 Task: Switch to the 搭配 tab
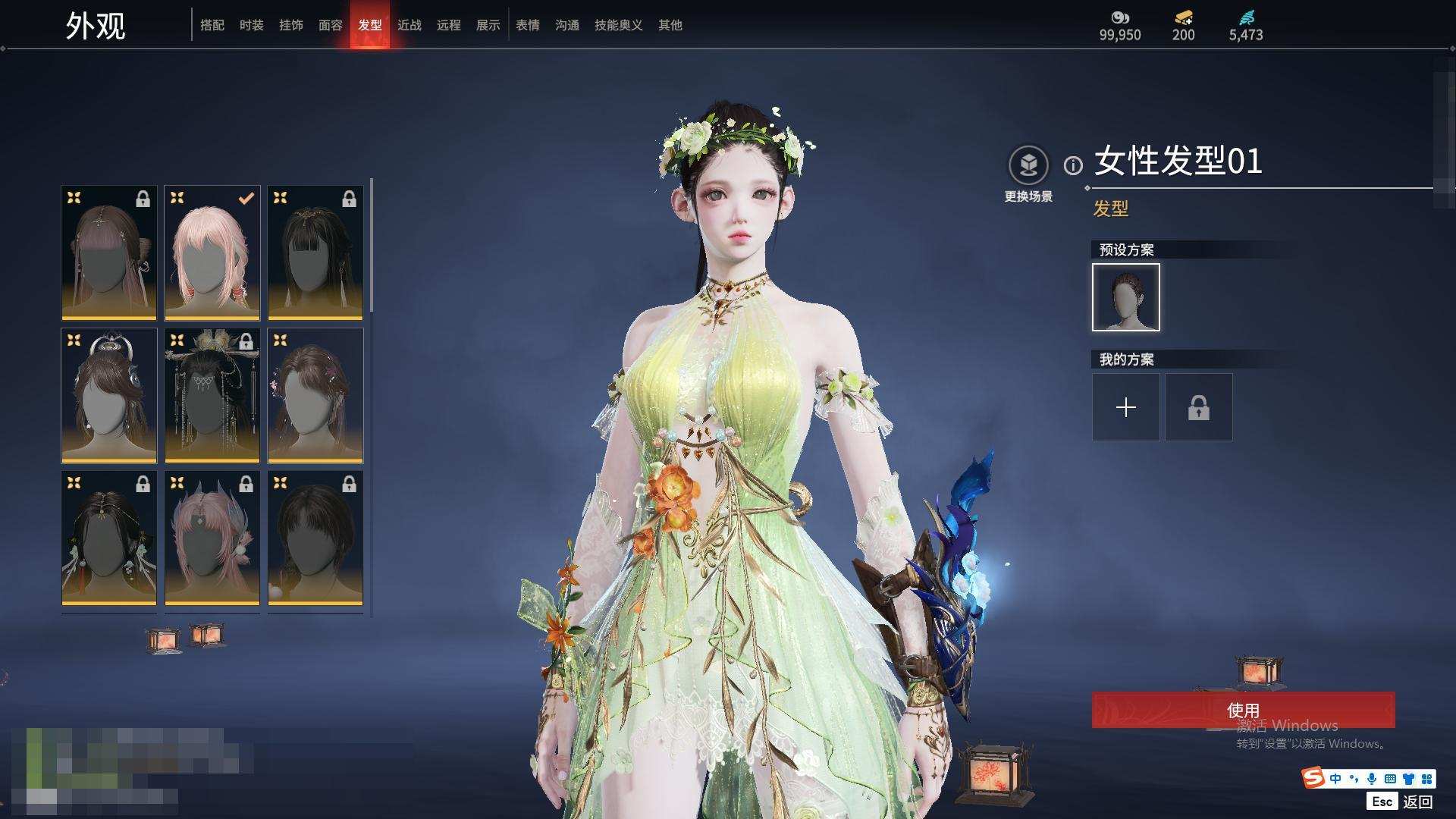212,25
